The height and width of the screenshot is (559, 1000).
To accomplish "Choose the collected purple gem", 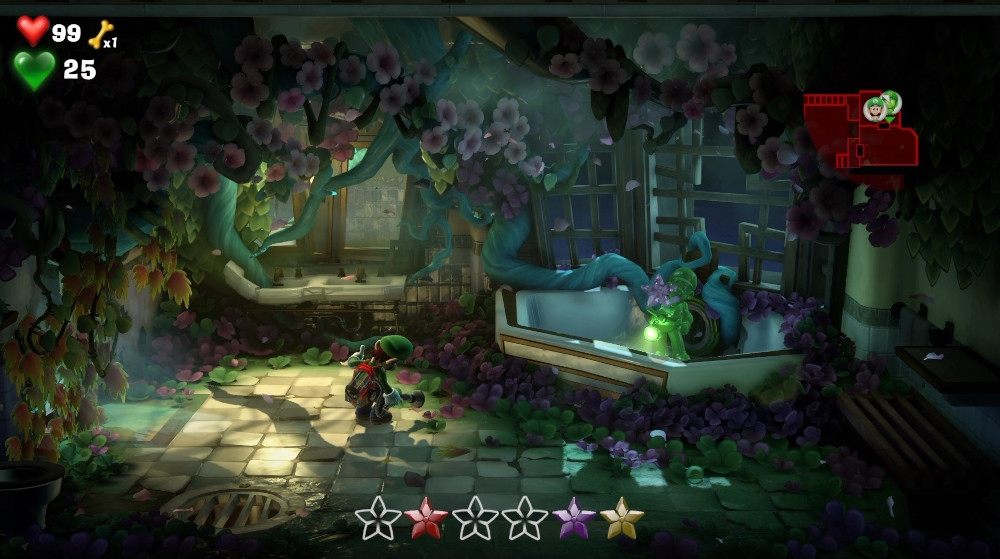I will tap(574, 518).
